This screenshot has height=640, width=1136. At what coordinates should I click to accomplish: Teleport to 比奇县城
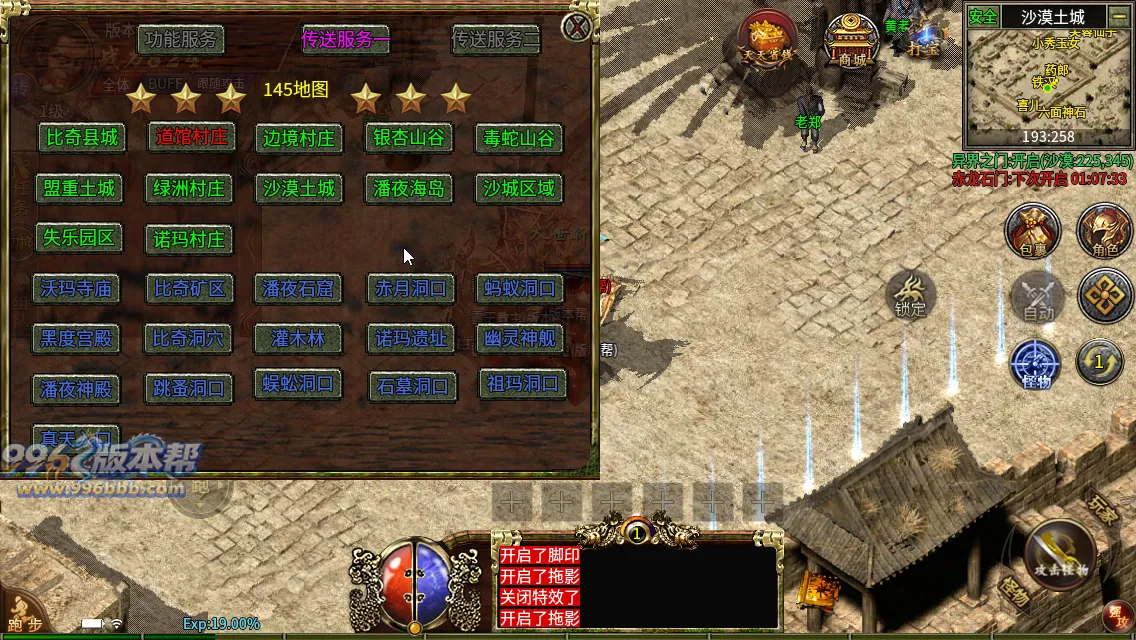point(82,138)
